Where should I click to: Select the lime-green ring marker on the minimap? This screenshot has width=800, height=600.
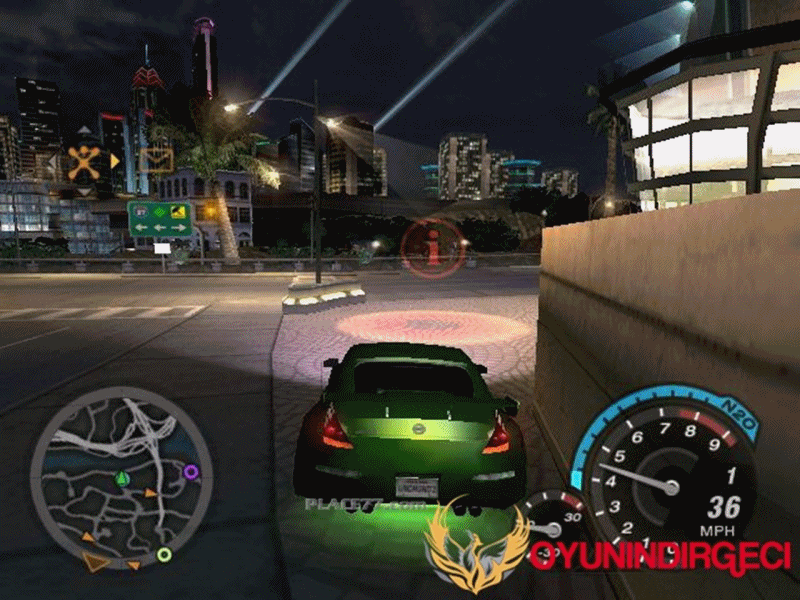click(x=164, y=554)
